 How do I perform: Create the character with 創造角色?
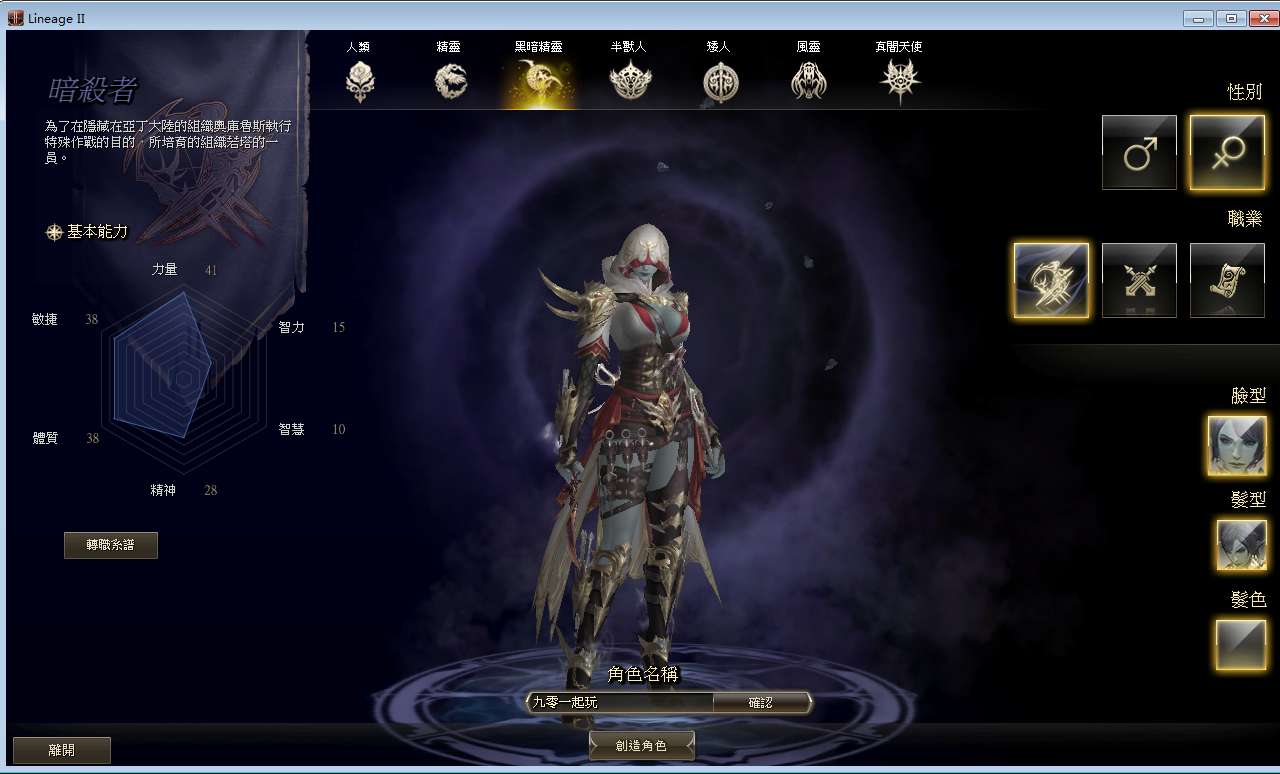pos(641,746)
